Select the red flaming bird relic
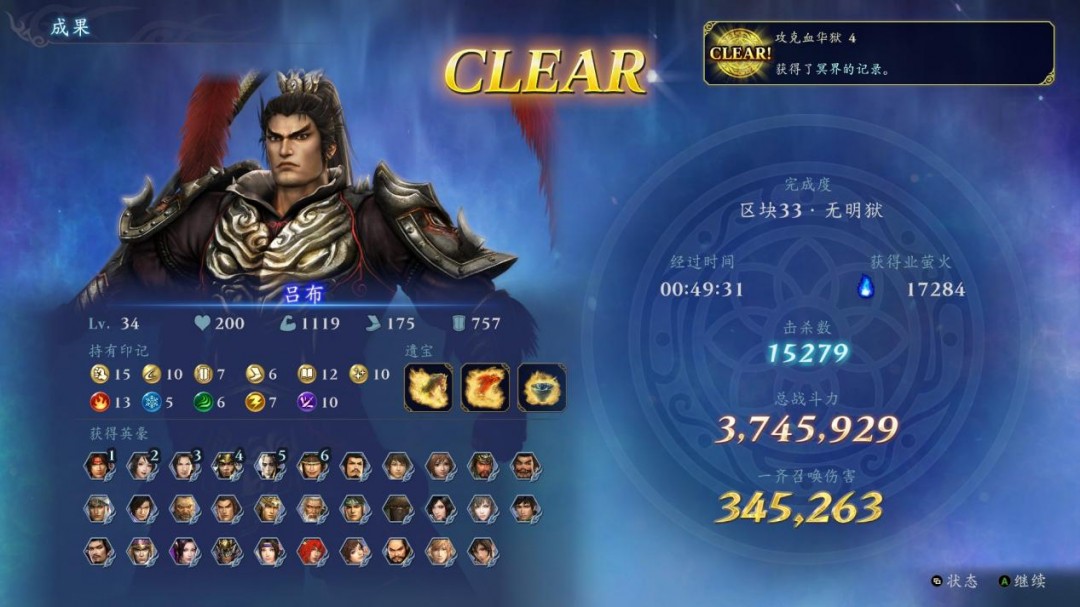The image size is (1080, 607). pyautogui.click(x=485, y=387)
